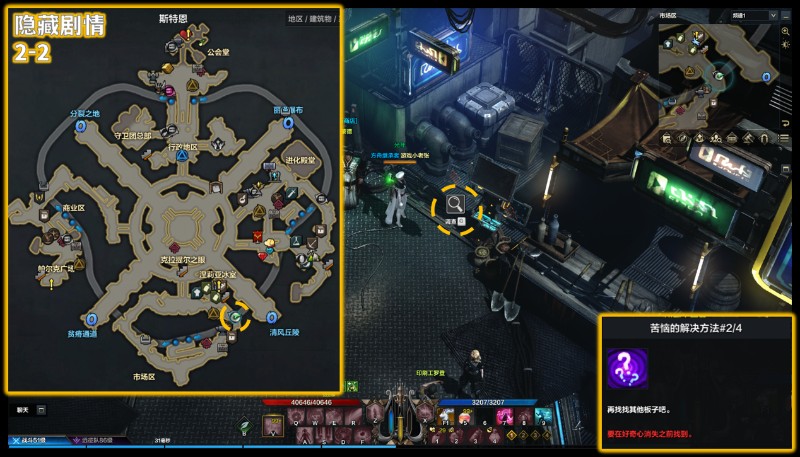
Task: Select the 地区 map filter tab
Action: [x=295, y=18]
